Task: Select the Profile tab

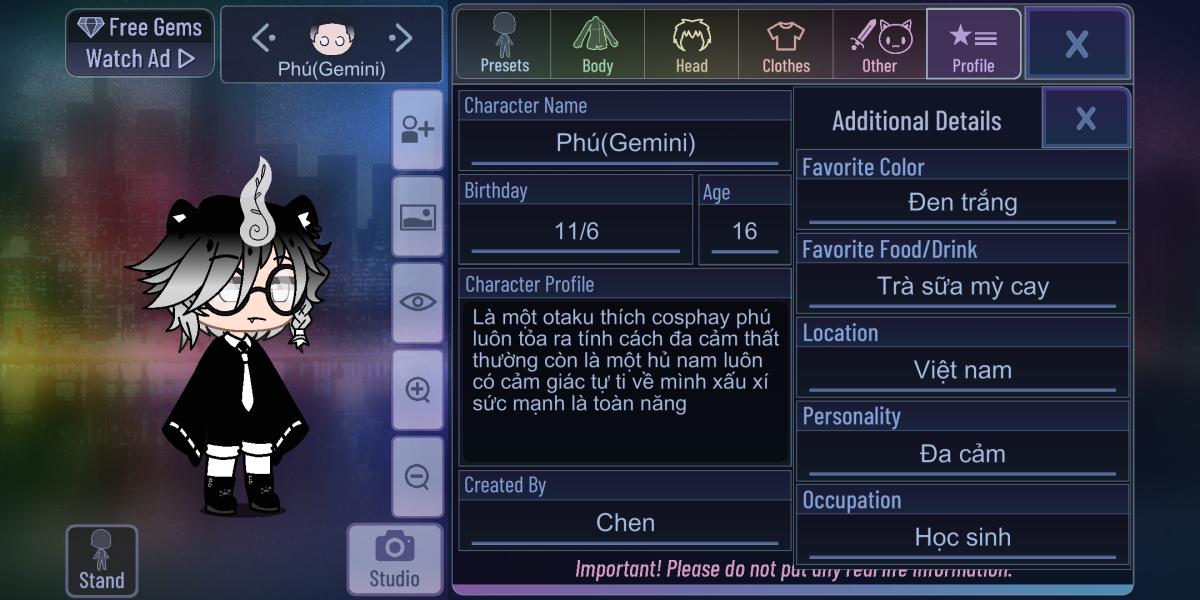Action: [973, 45]
